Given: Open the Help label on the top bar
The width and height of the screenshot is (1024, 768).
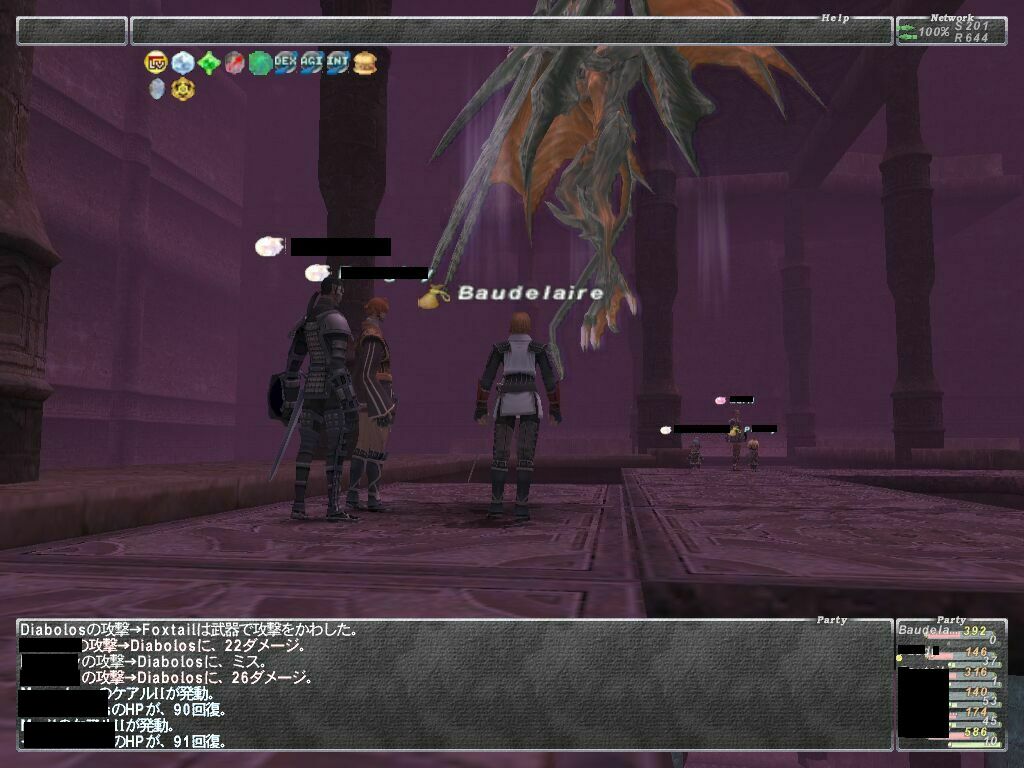Looking at the screenshot, I should pyautogui.click(x=834, y=18).
